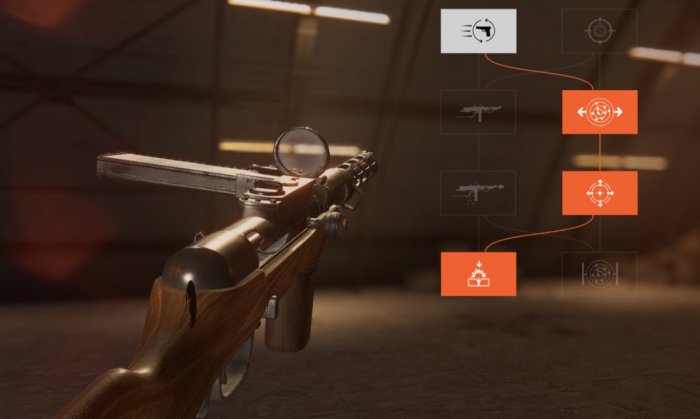The image size is (700, 419).
Task: Select the white pistol quick-draw specialization tile
Action: [x=479, y=31]
